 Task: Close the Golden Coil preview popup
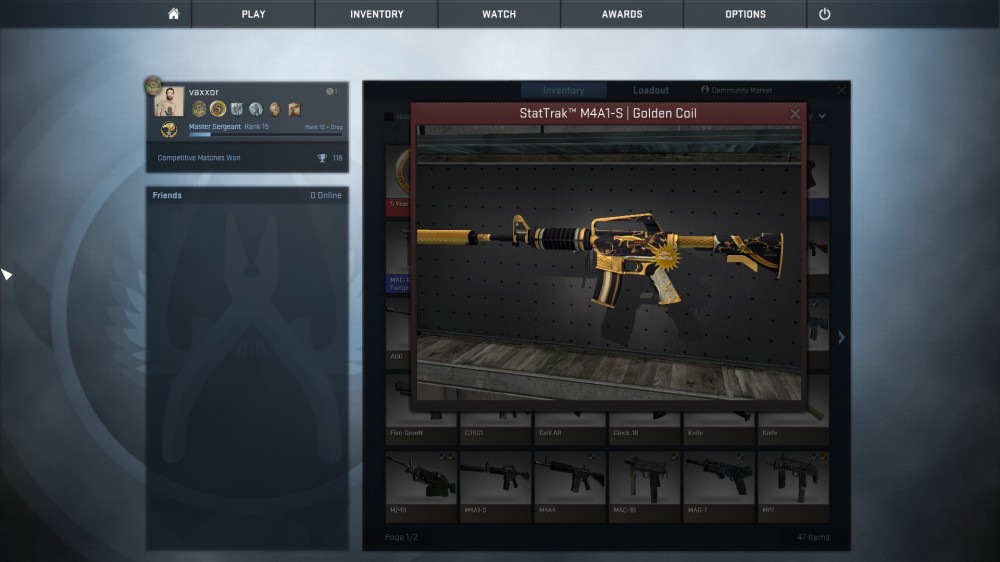[795, 114]
